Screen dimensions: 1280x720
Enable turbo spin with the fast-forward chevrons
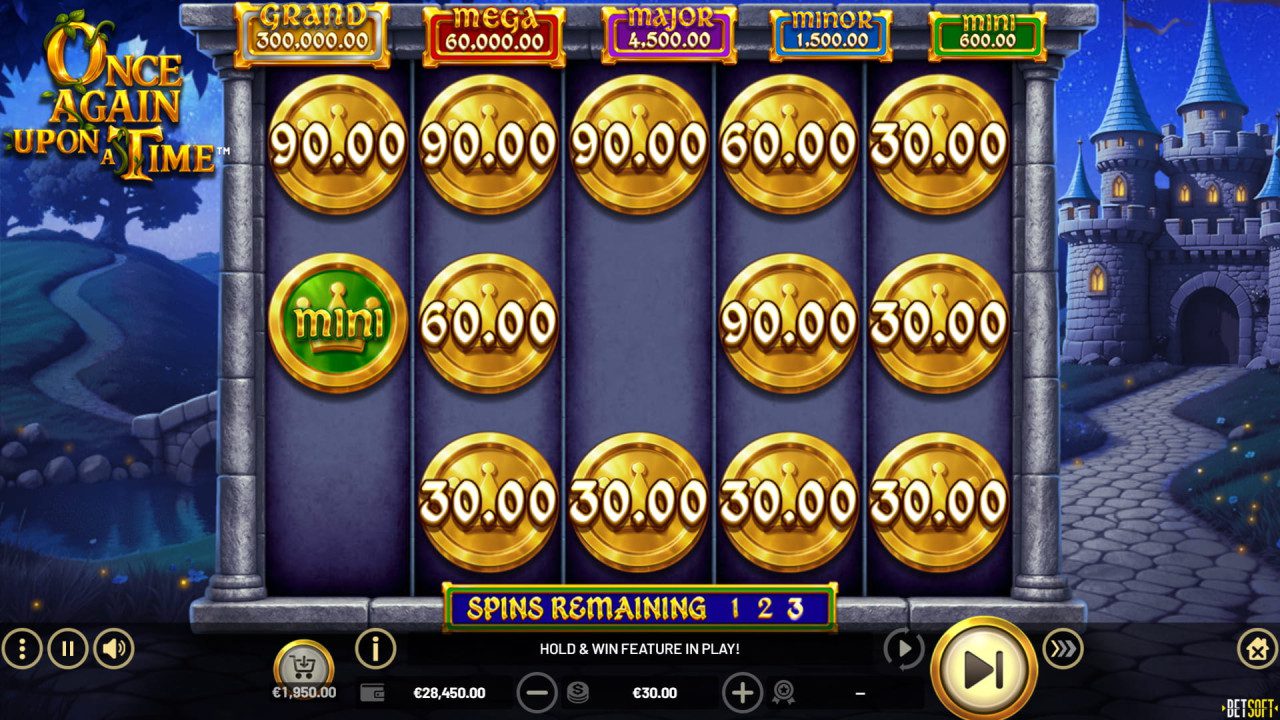coord(1063,649)
